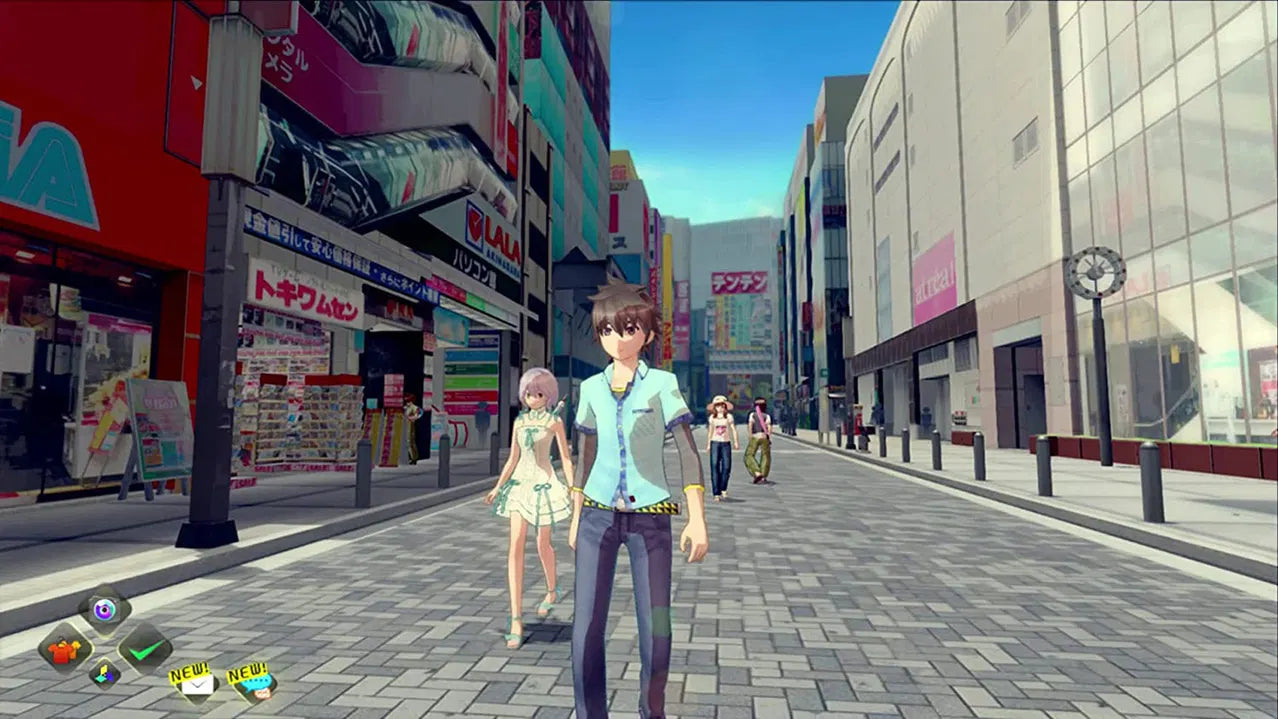
Task: Open the new mail envelope notification
Action: pyautogui.click(x=197, y=684)
